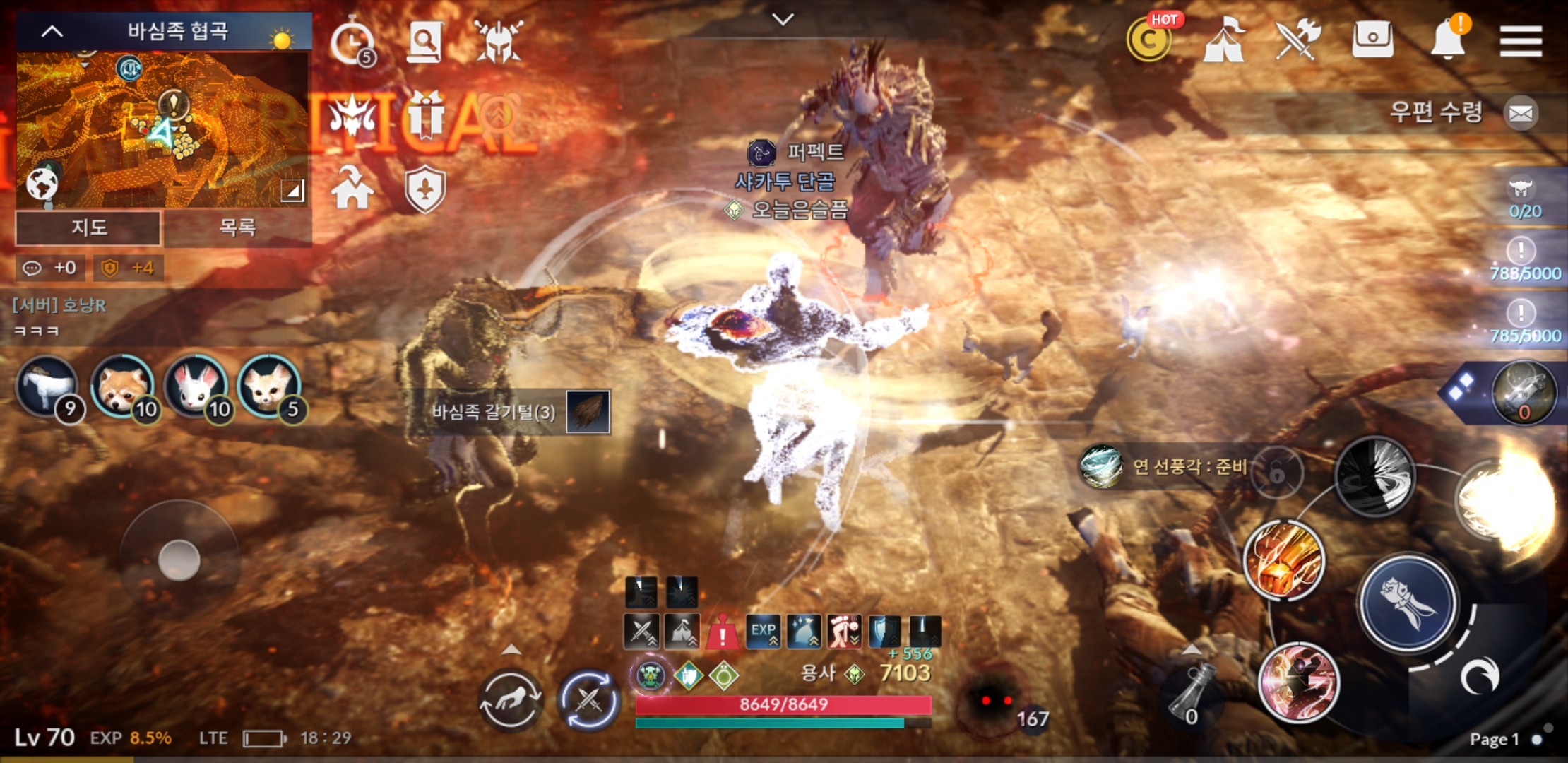Image resolution: width=1568 pixels, height=763 pixels.
Task: Open the gift box rewards icon
Action: (424, 115)
